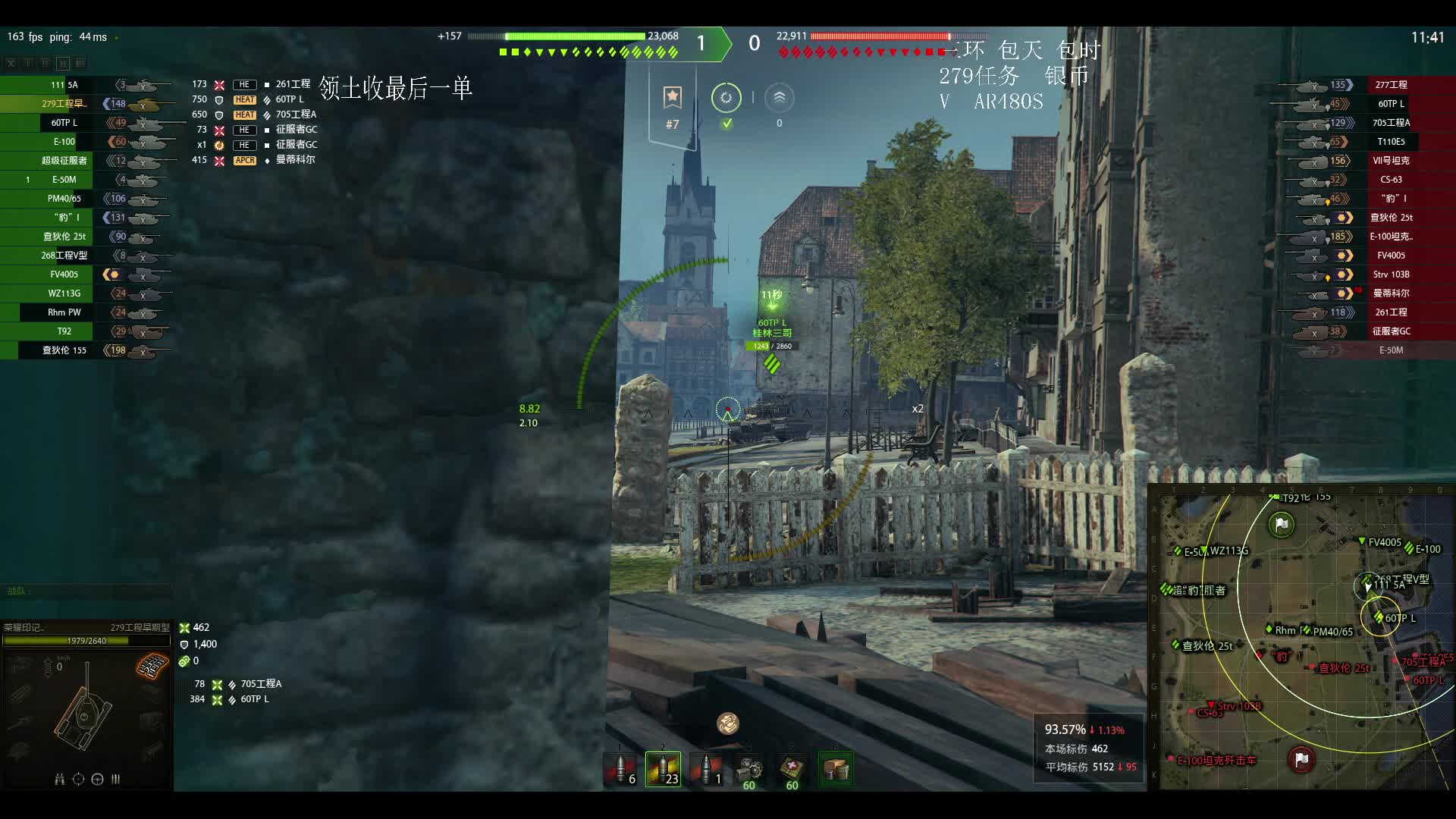The image size is (1456, 819).
Task: Hide the team panel with the X button
Action: [x=11, y=64]
